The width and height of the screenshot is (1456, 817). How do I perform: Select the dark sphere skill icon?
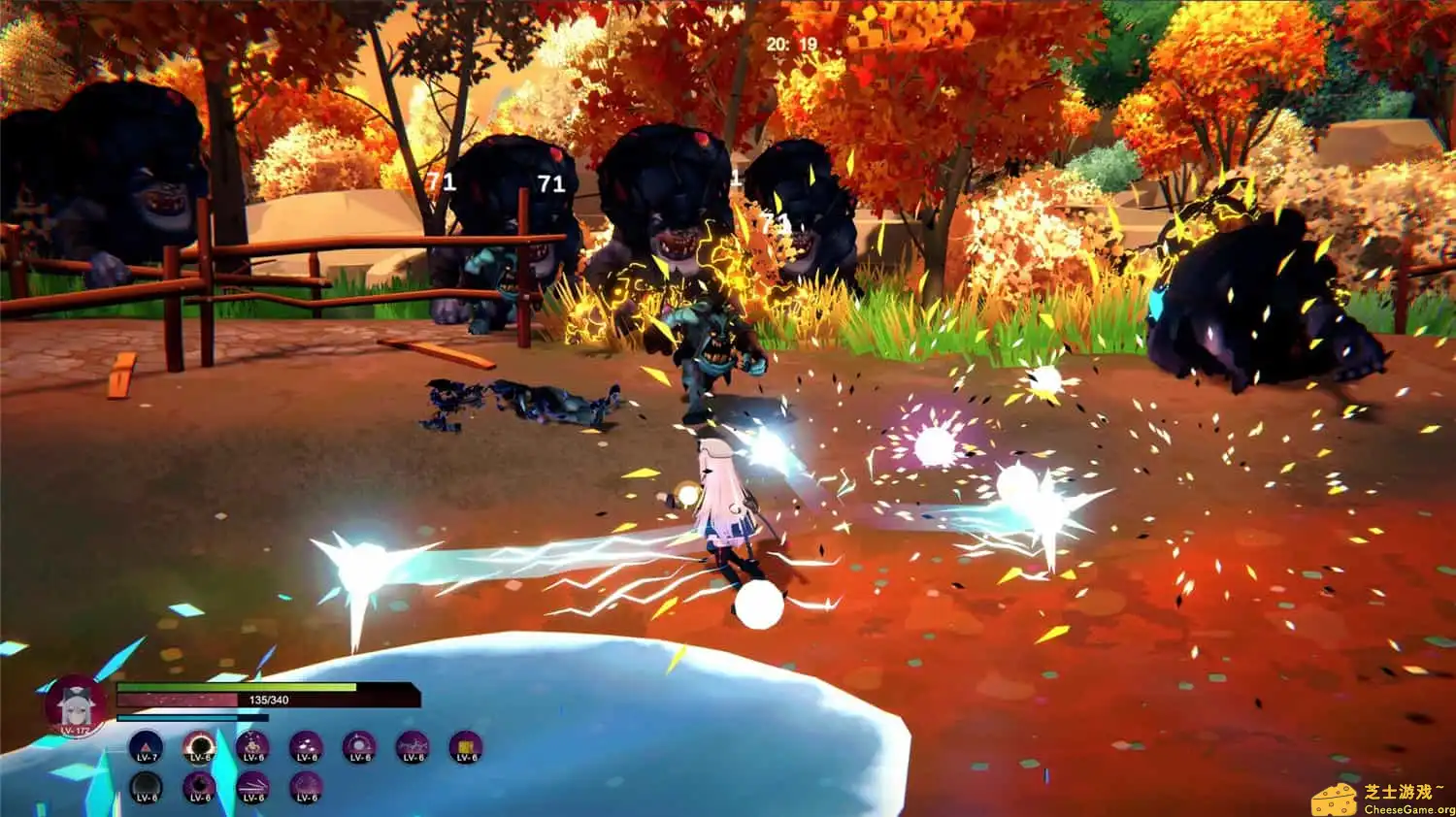tap(146, 787)
